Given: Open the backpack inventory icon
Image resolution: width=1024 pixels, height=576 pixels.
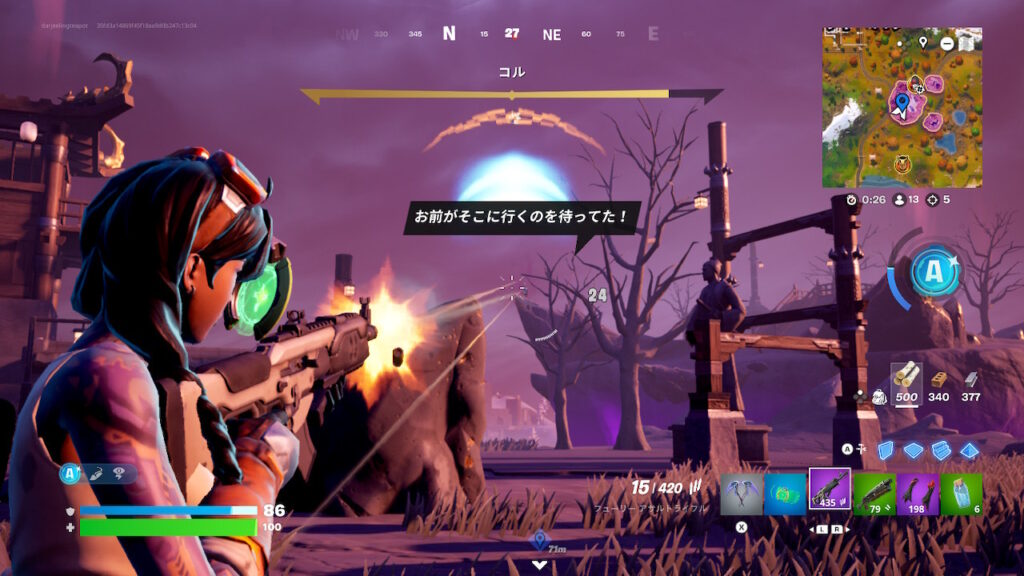Looking at the screenshot, I should coord(879,397).
